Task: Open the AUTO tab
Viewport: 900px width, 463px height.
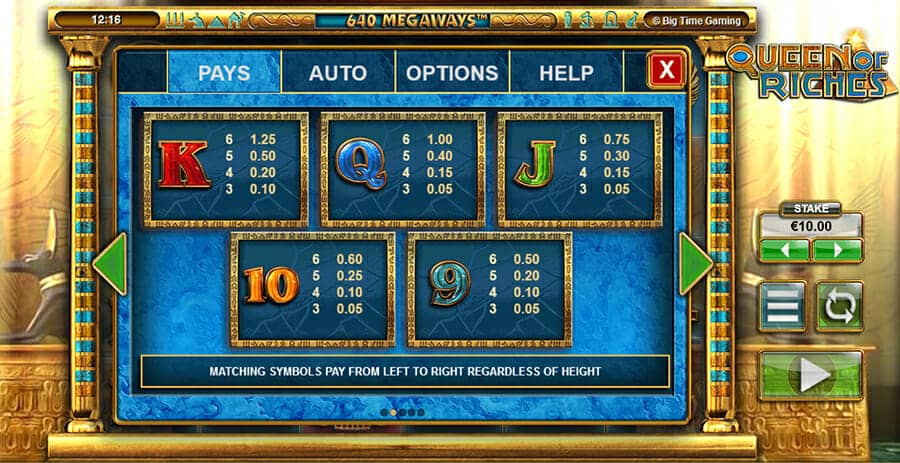Action: pos(338,73)
